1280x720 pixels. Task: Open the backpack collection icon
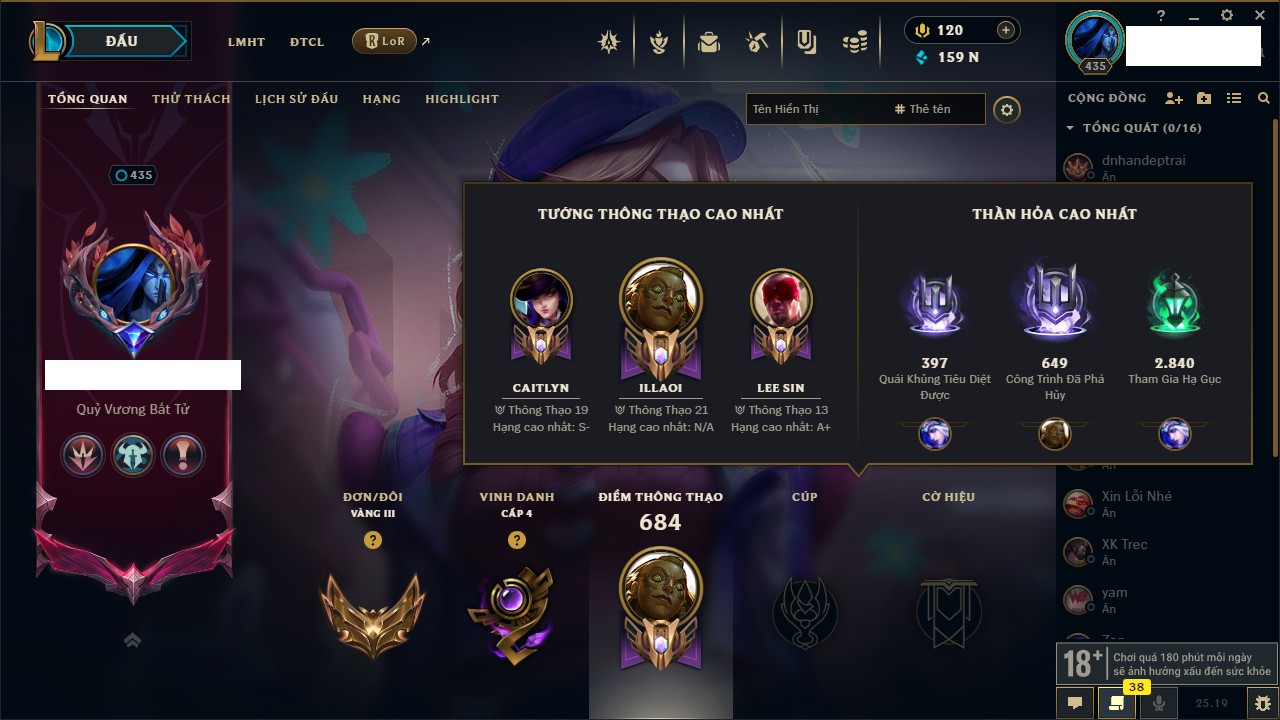709,42
